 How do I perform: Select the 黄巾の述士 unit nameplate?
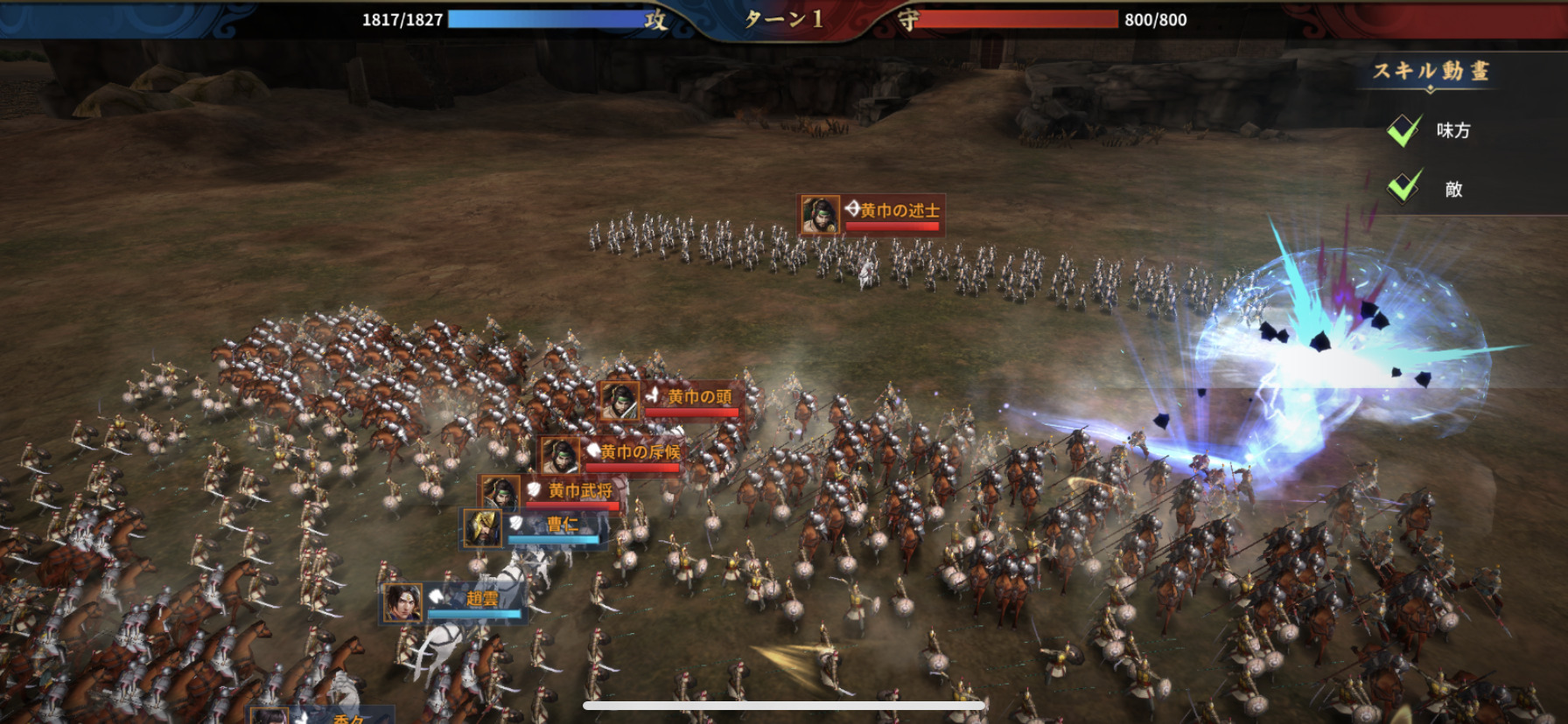pyautogui.click(x=871, y=215)
